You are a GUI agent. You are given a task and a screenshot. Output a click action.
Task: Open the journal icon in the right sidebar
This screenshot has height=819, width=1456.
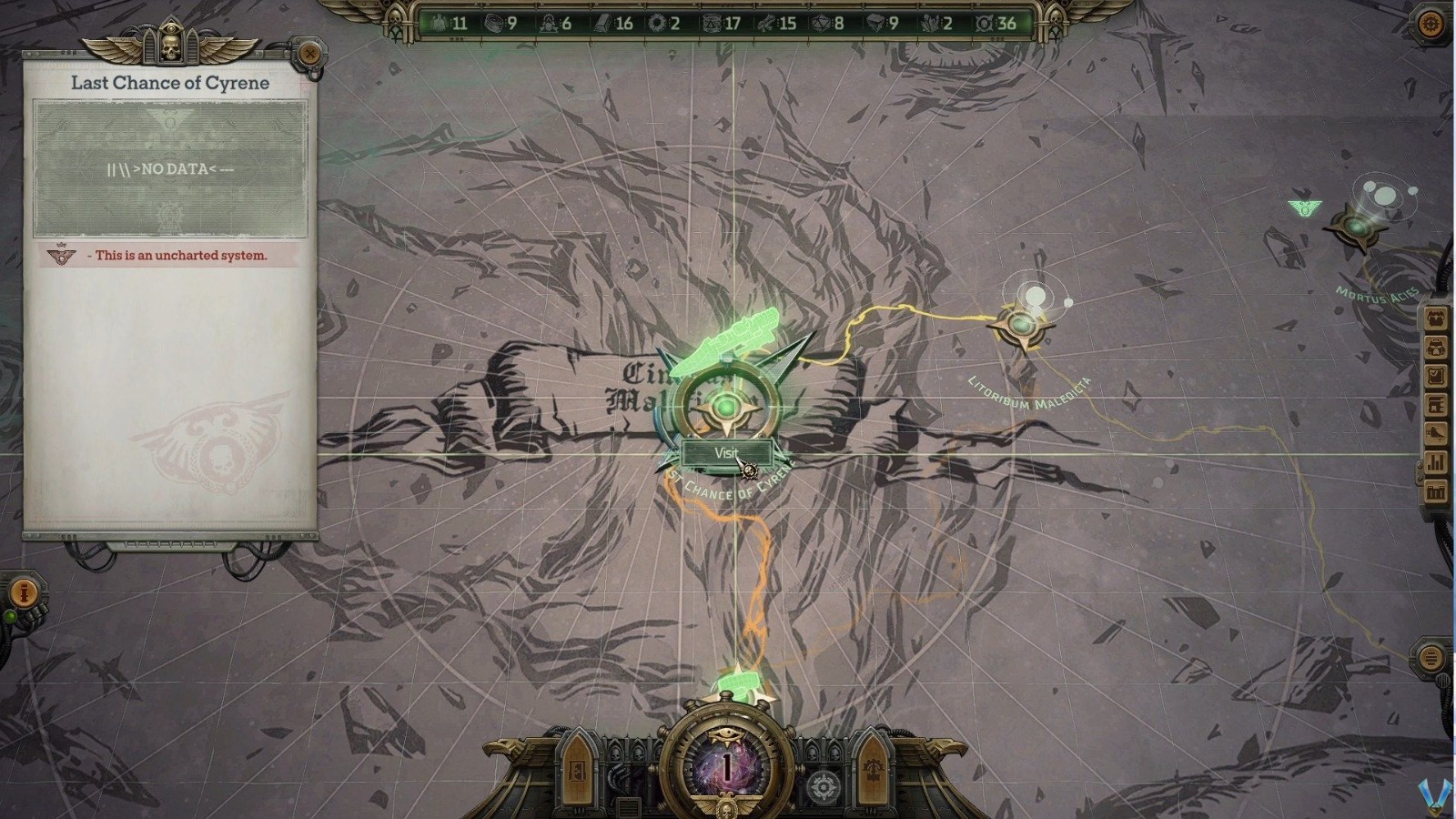tap(1435, 376)
